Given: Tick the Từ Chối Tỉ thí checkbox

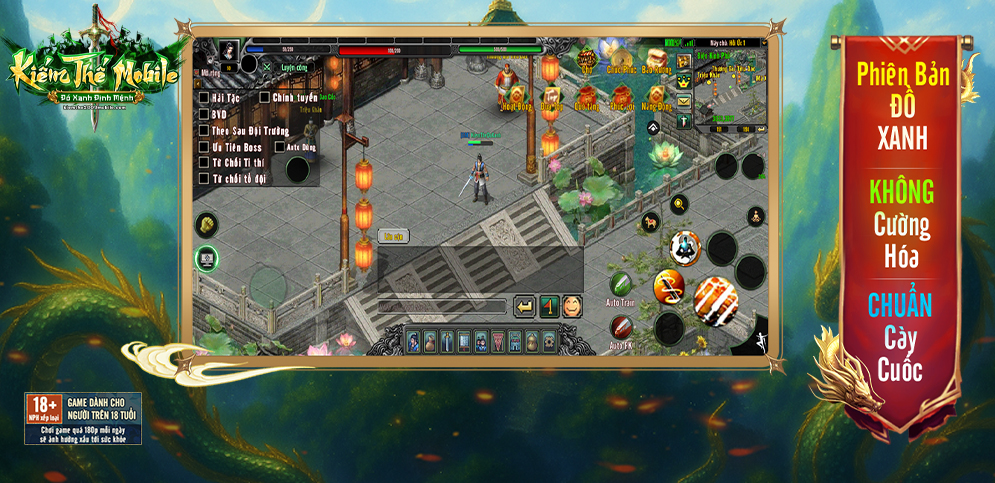Looking at the screenshot, I should coord(204,163).
